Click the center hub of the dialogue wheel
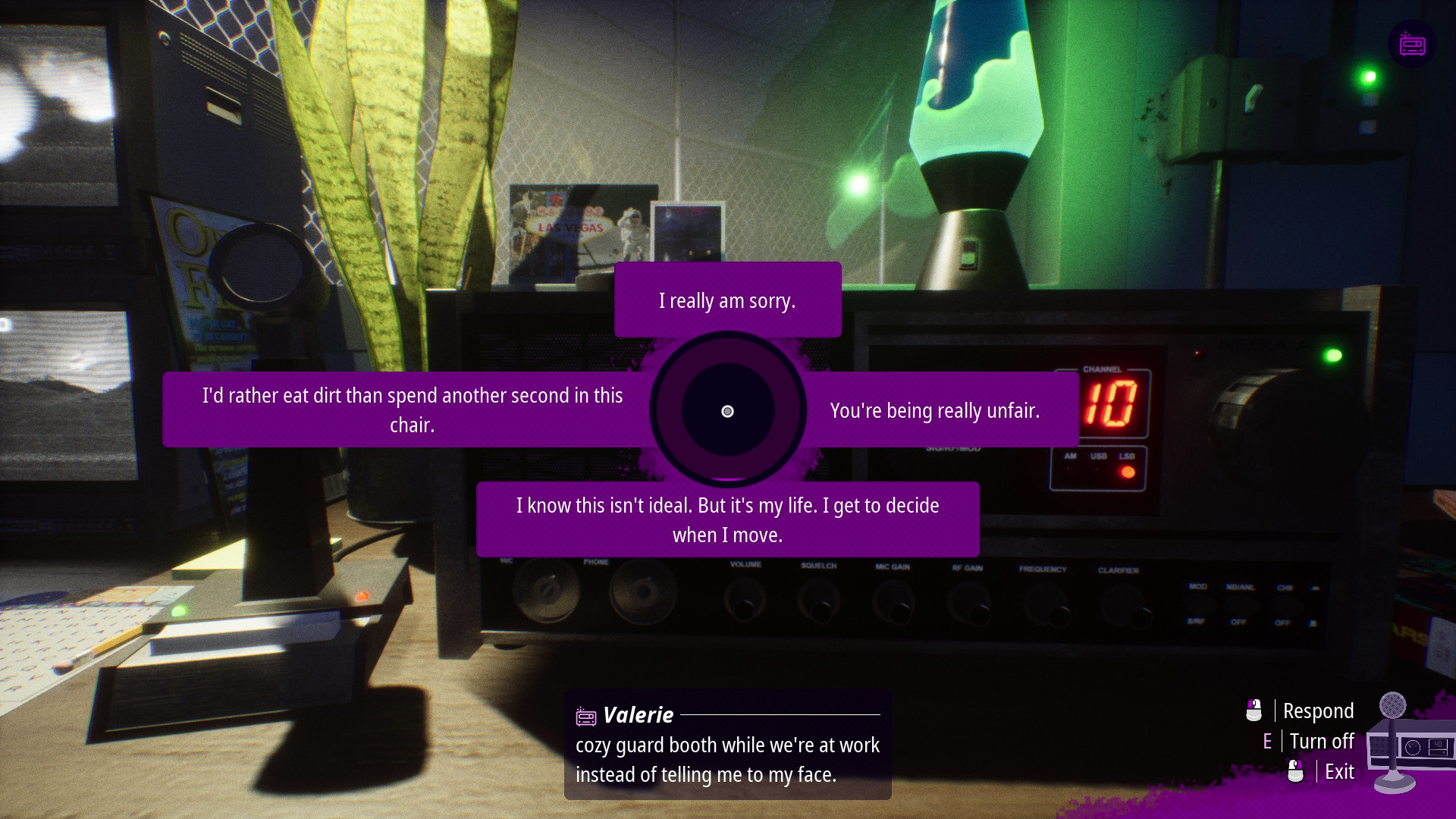 (x=728, y=410)
